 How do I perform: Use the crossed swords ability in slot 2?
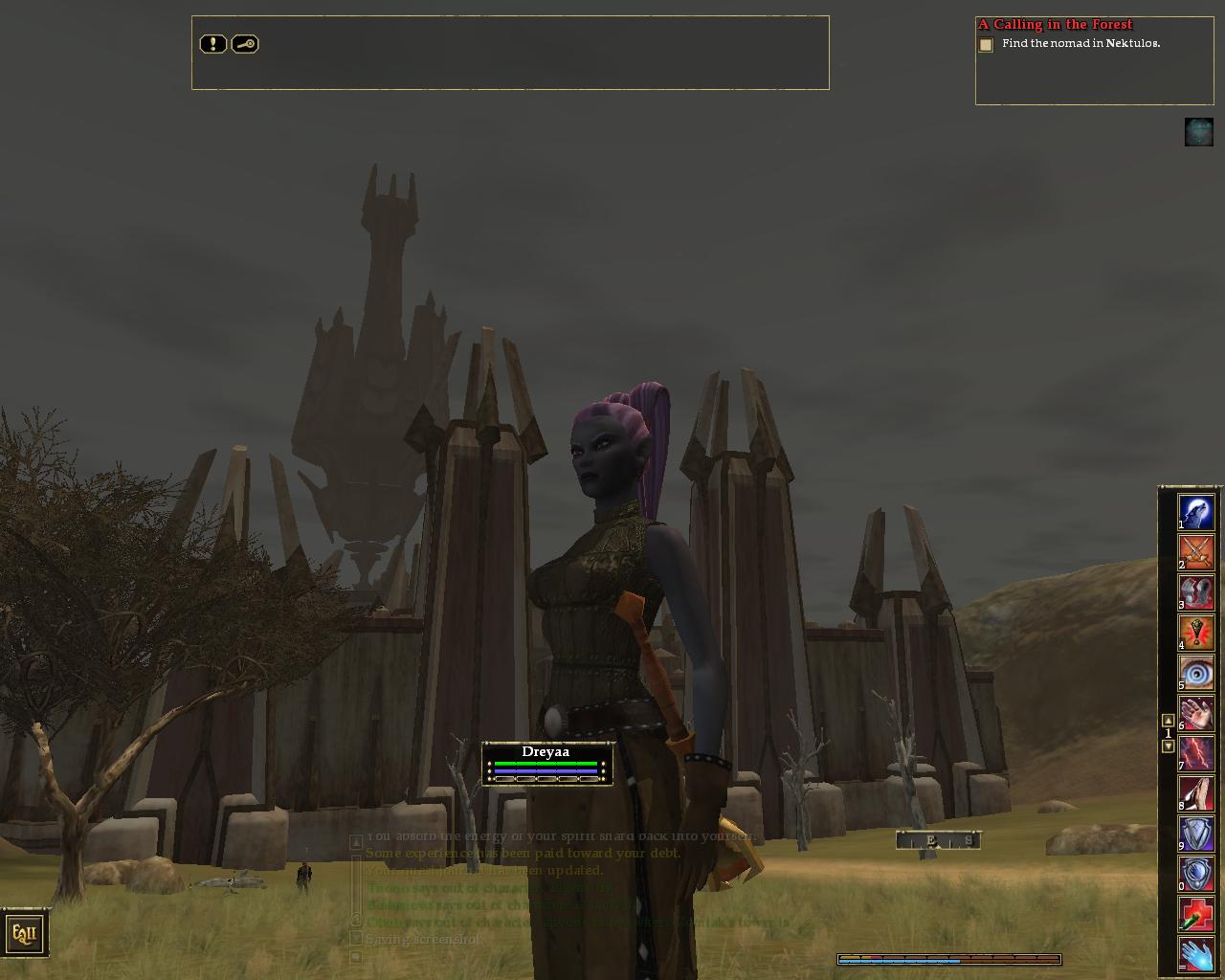pyautogui.click(x=1195, y=551)
